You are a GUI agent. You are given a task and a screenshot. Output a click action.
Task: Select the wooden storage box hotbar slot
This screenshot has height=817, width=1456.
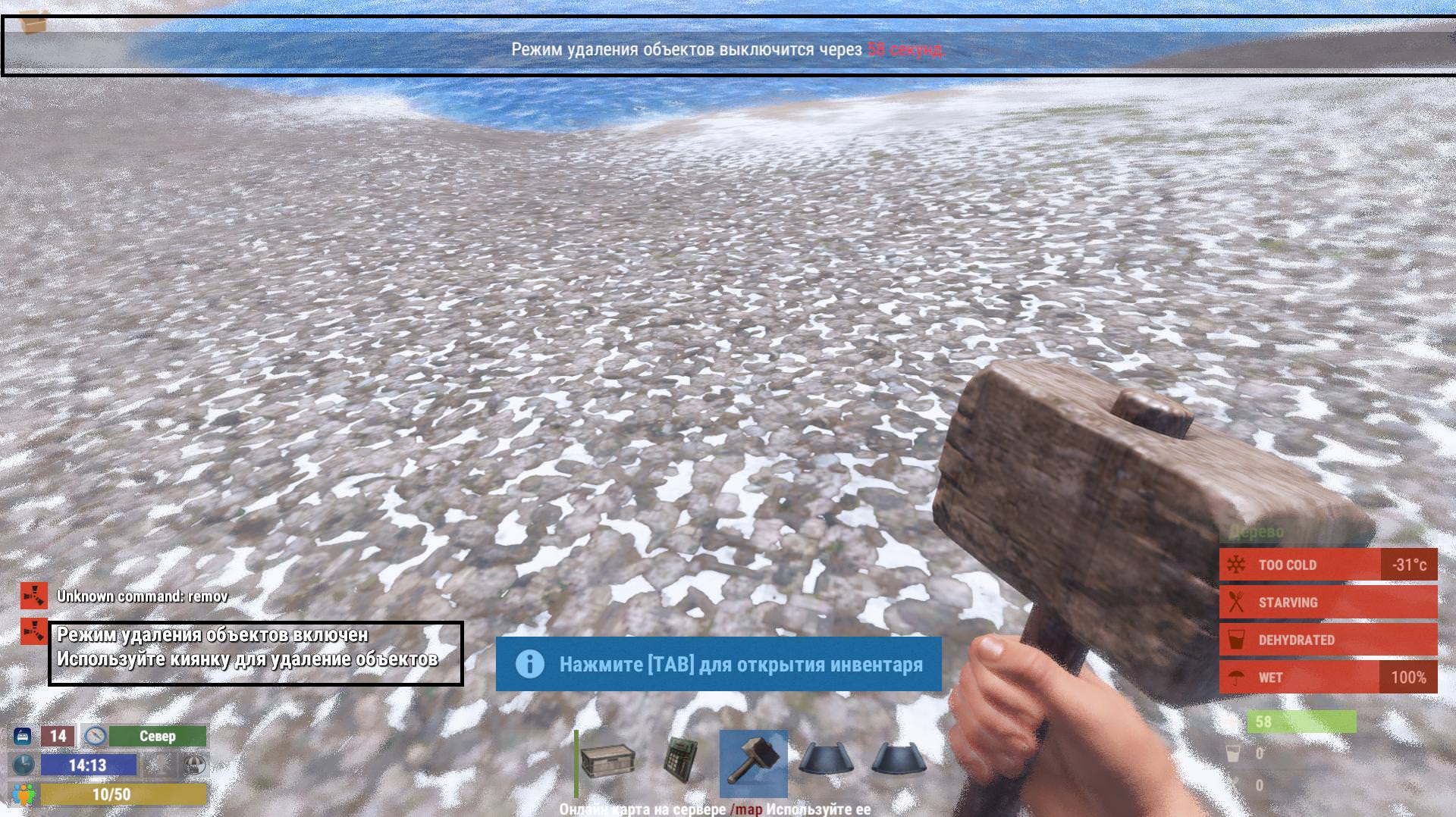(608, 762)
